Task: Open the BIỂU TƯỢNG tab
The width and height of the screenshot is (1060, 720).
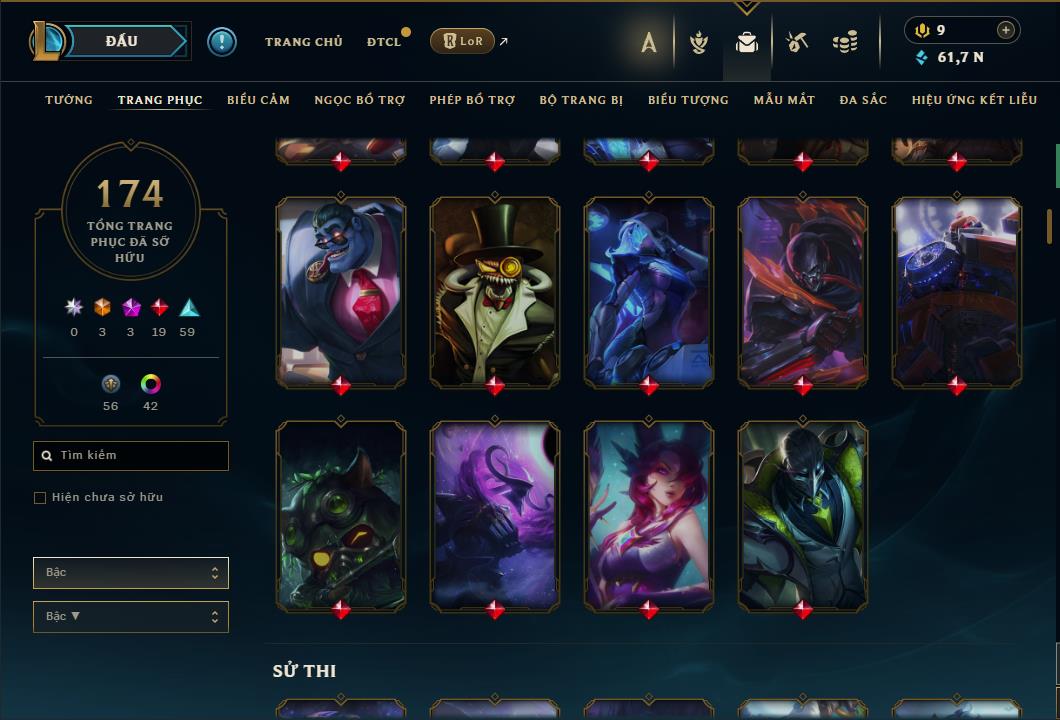Action: 688,100
